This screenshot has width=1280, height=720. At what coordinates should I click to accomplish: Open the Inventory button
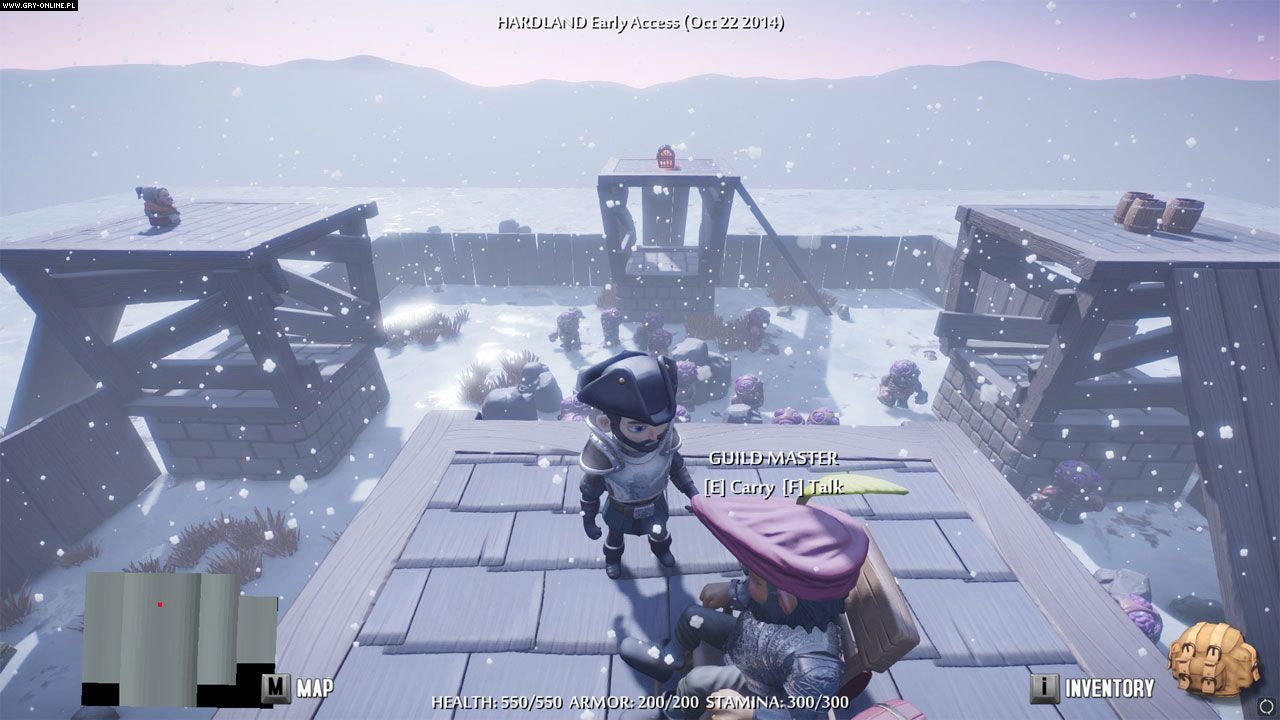[x=1093, y=688]
